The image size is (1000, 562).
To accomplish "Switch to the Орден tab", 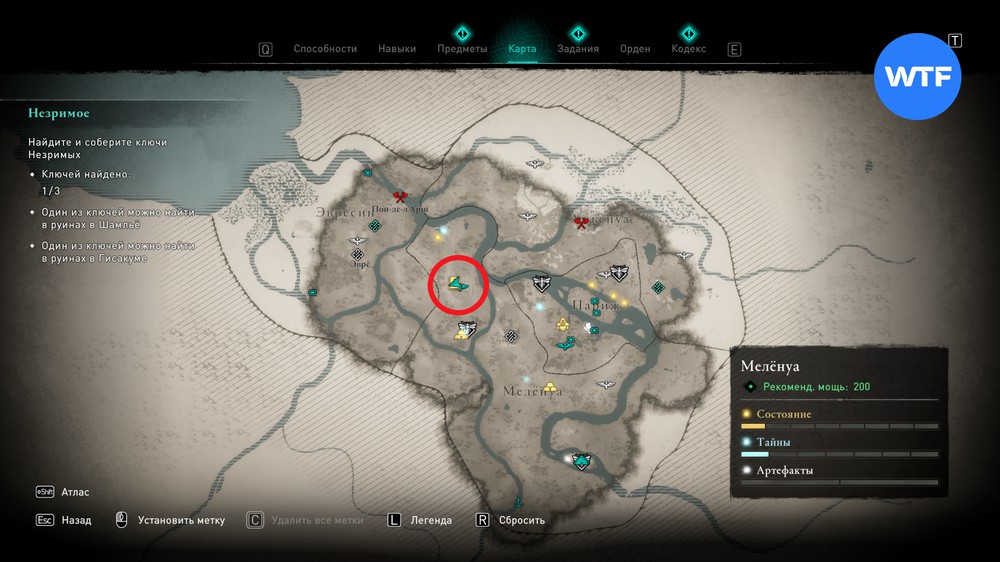I will [x=635, y=49].
